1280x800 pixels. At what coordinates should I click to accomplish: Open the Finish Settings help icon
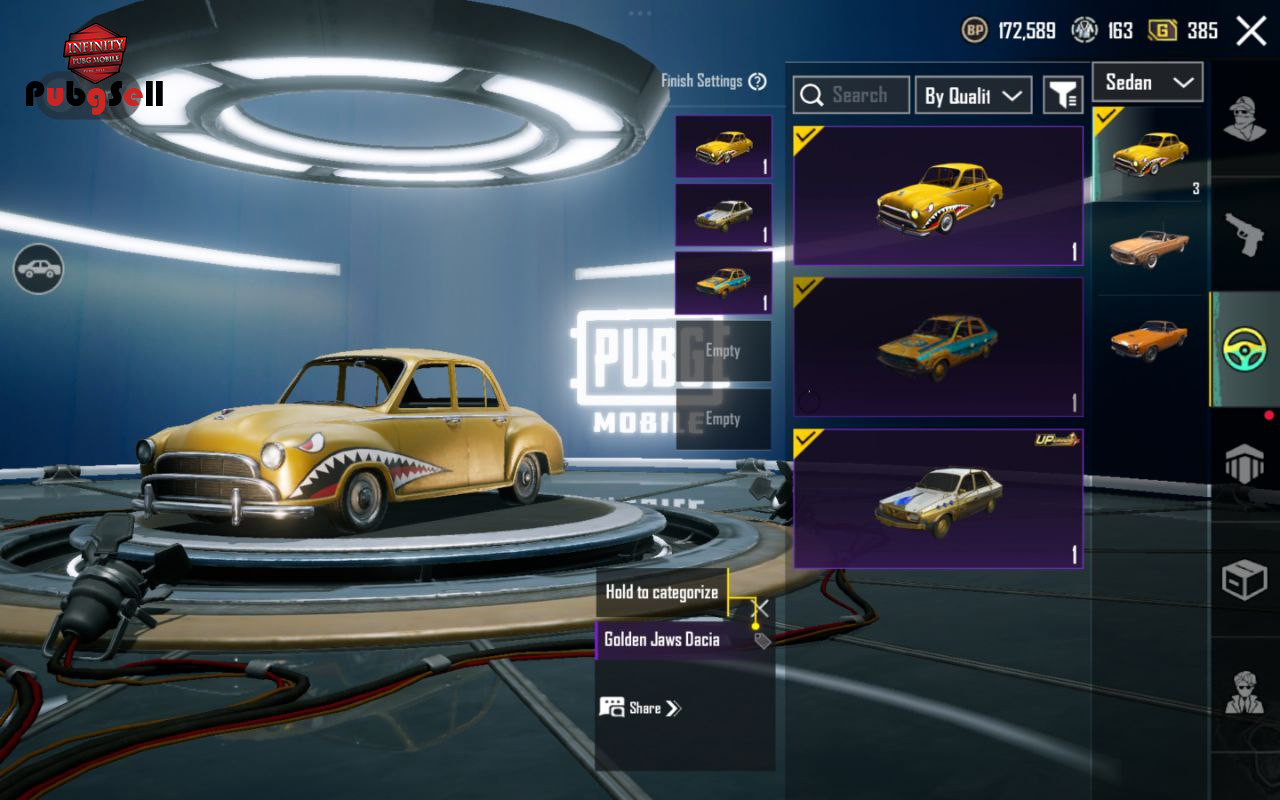(757, 81)
